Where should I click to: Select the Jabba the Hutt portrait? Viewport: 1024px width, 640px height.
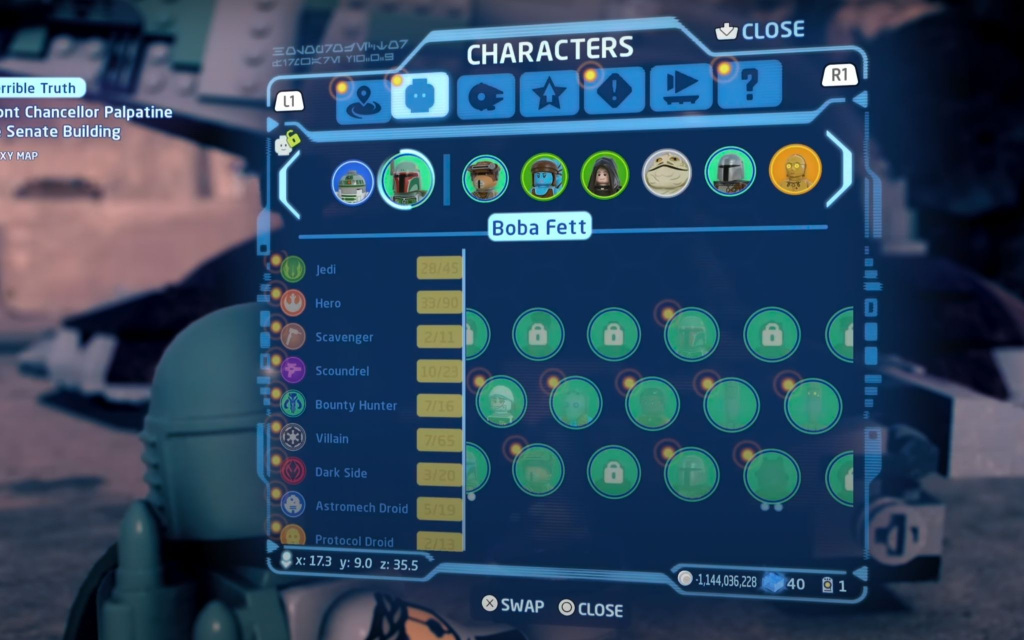[x=666, y=173]
